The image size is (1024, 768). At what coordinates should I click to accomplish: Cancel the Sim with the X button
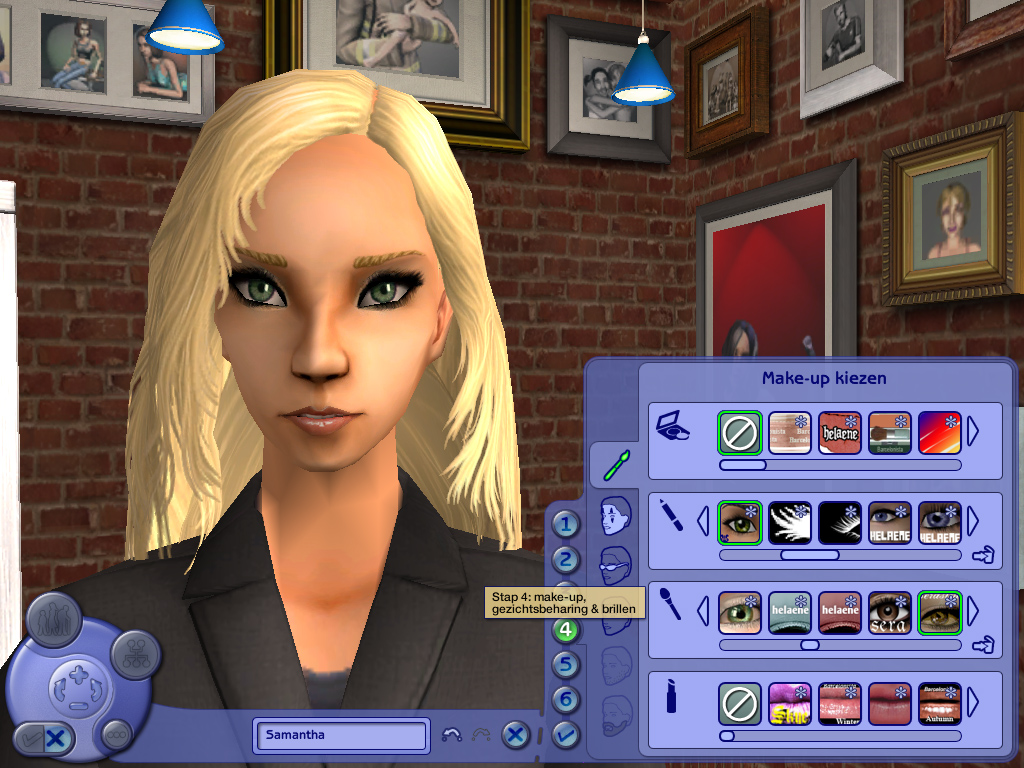(515, 735)
